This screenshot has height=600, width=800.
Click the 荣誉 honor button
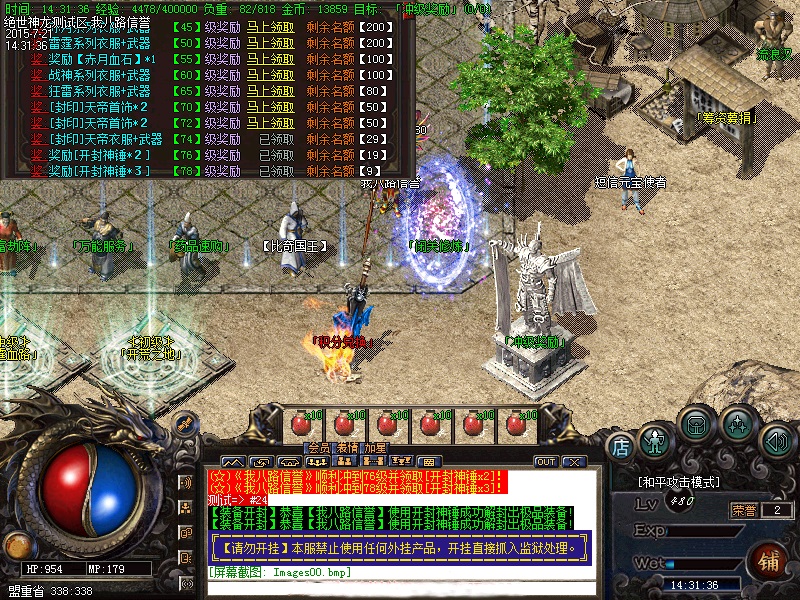coord(744,510)
